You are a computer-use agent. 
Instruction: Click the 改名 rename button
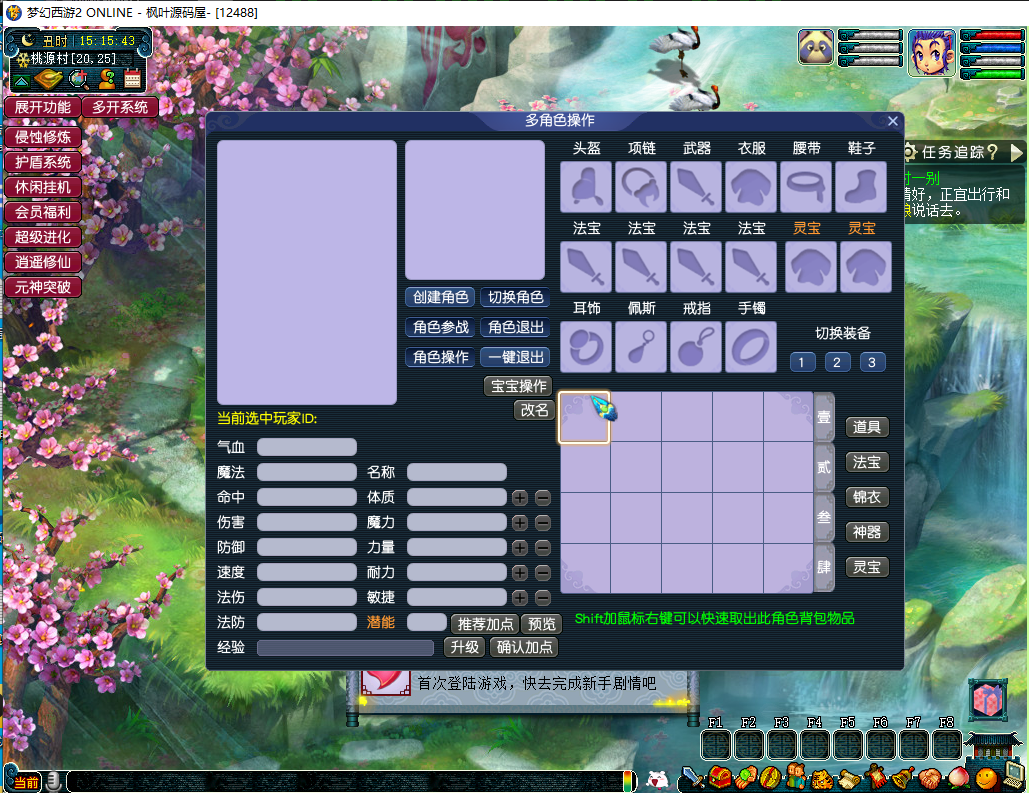pyautogui.click(x=534, y=410)
